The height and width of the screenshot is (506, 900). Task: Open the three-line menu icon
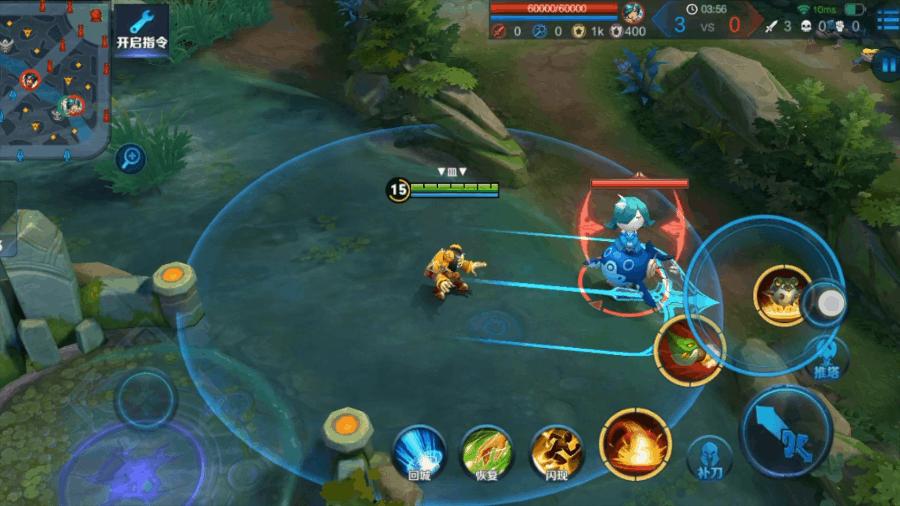pos(886,19)
